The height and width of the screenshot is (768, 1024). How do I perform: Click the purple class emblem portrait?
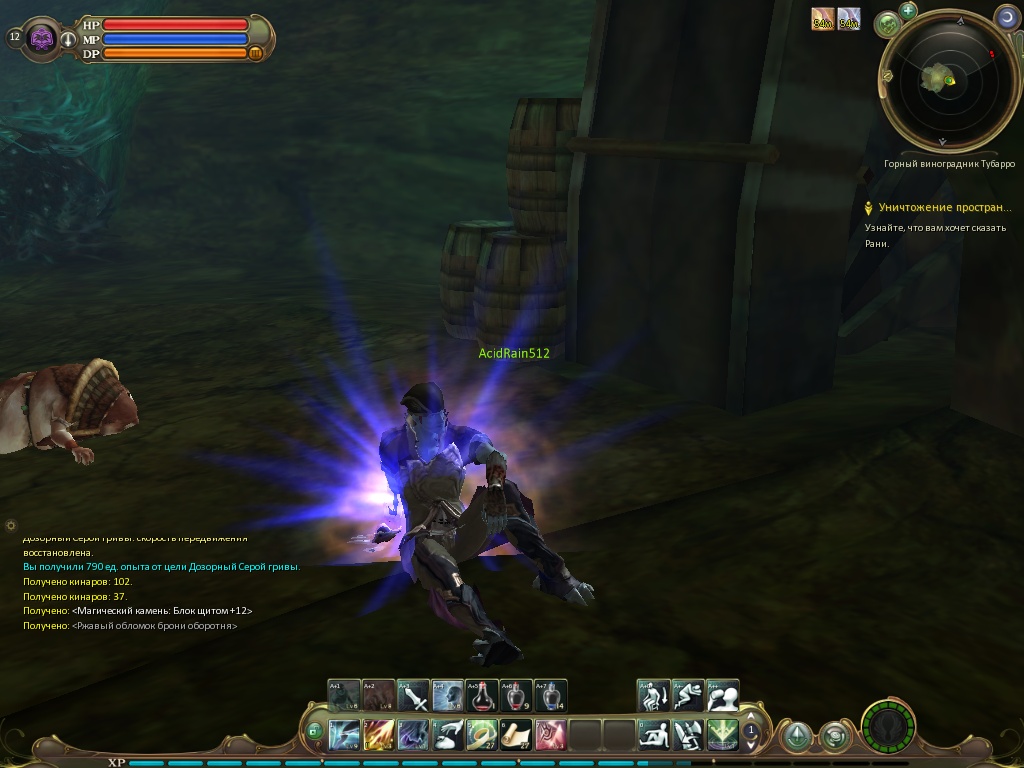point(43,38)
